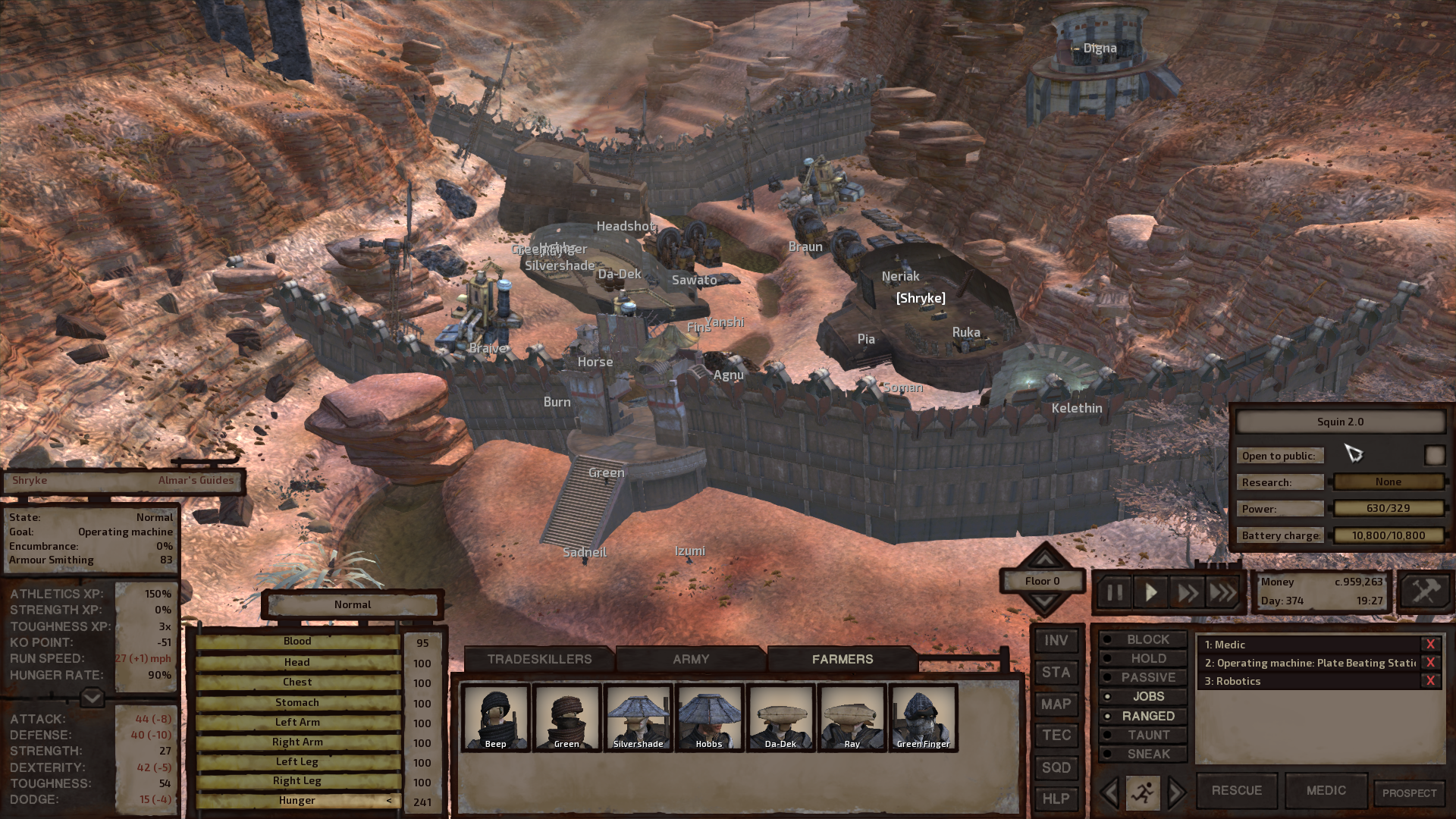Toggle the JOBS setting

pyautogui.click(x=1143, y=697)
